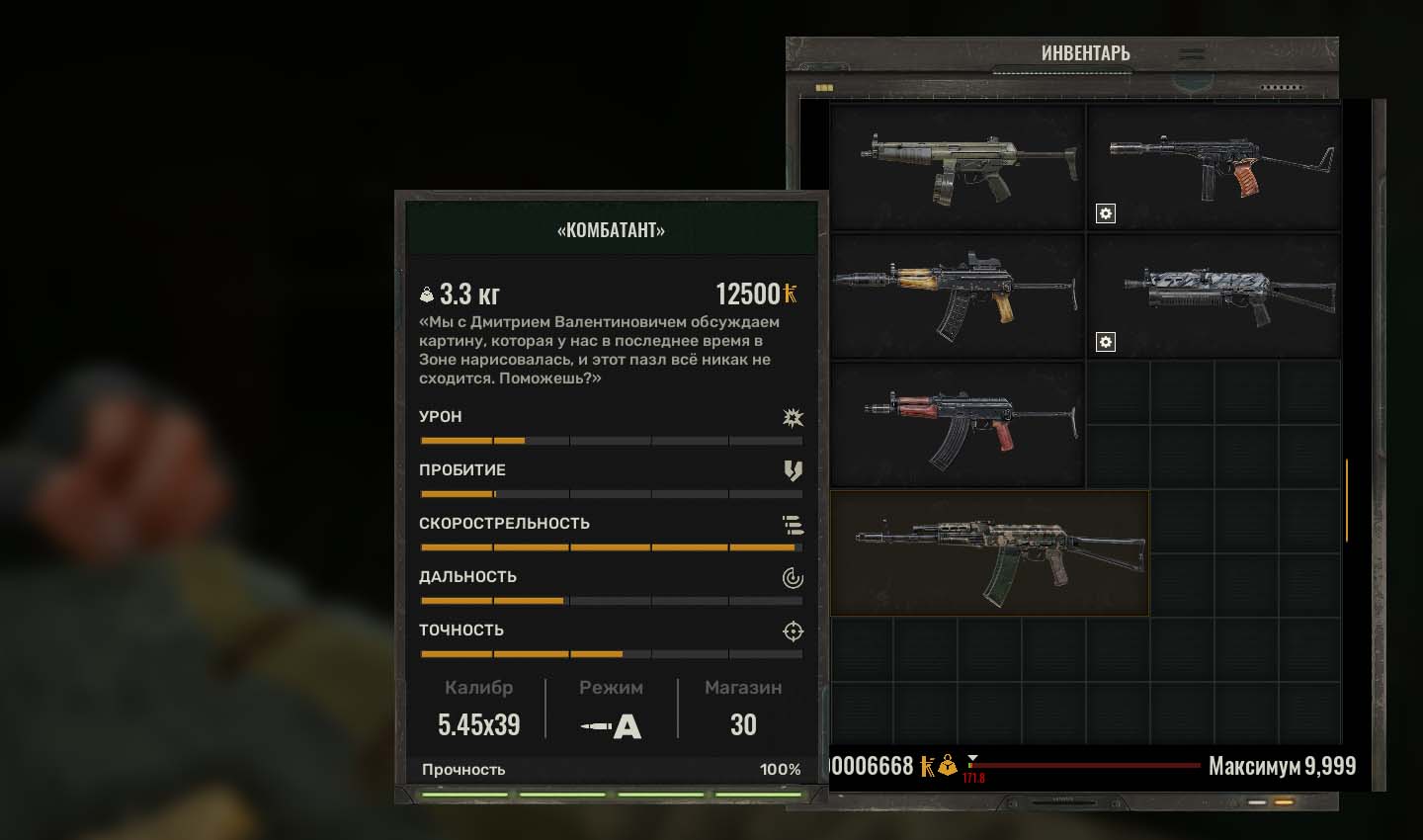Select the short rifle with red furniture
1423x840 pixels.
[957, 425]
